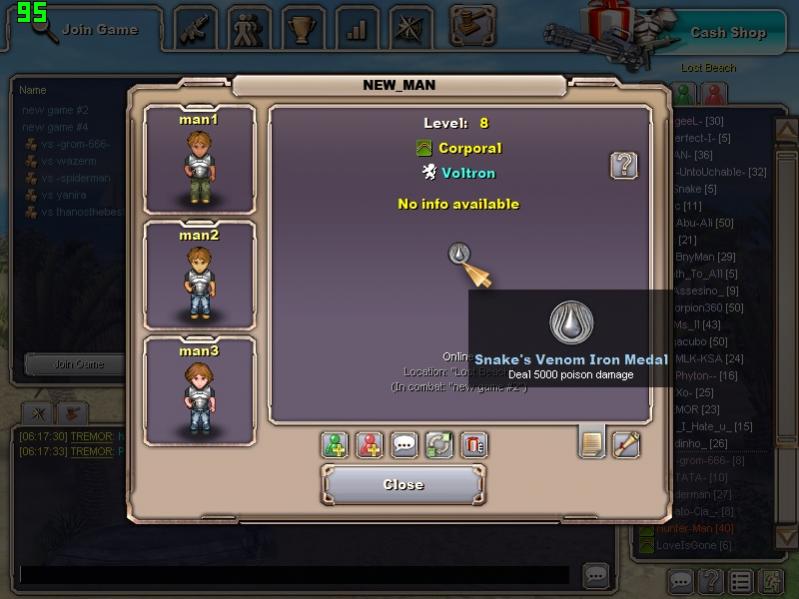Click the Snake's Venom Iron Medal icon
The image size is (799, 599).
[x=459, y=255]
